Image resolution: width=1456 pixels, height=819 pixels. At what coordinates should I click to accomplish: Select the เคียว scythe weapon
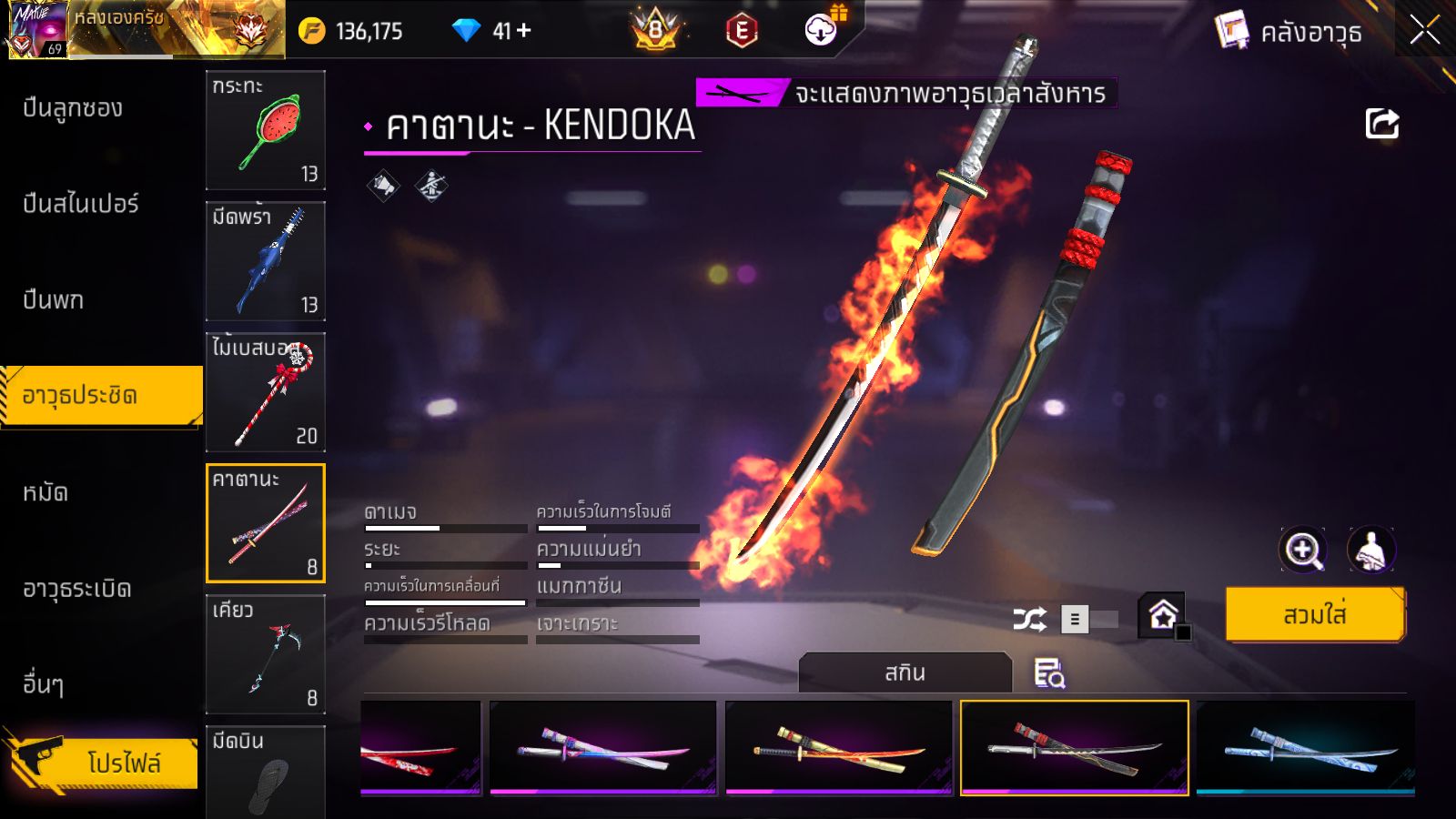(266, 654)
